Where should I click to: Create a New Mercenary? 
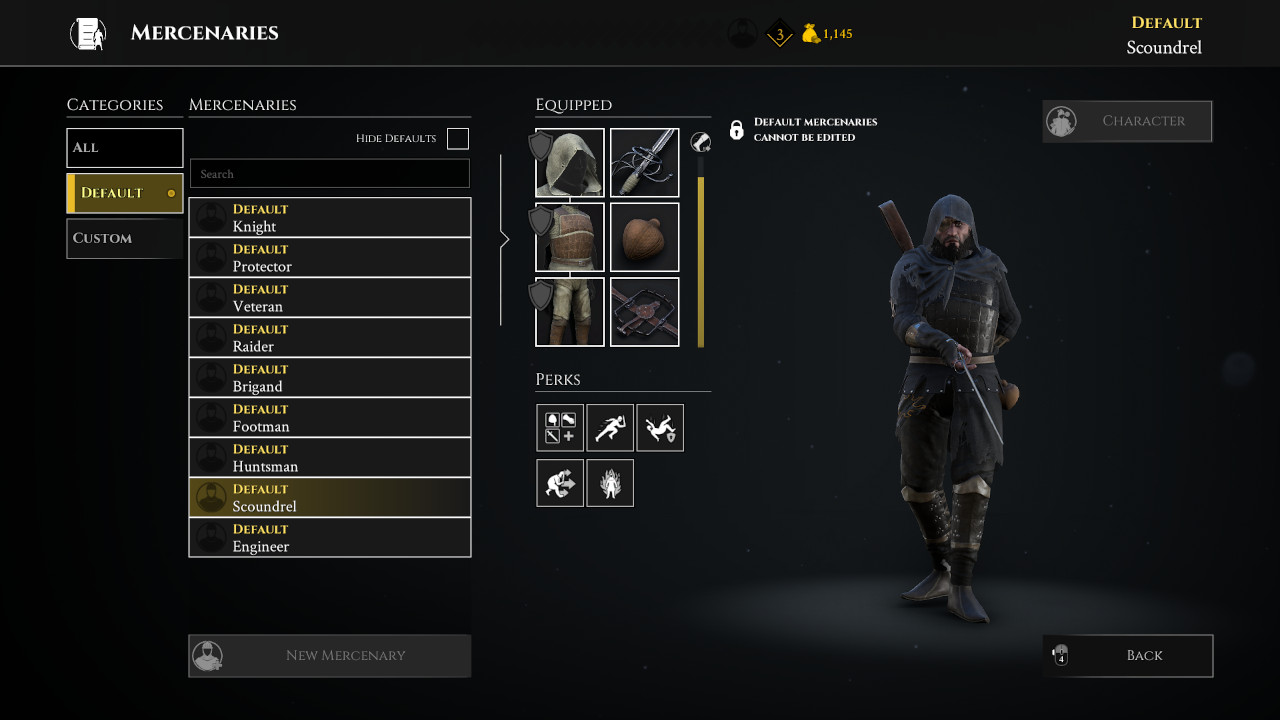(x=330, y=656)
